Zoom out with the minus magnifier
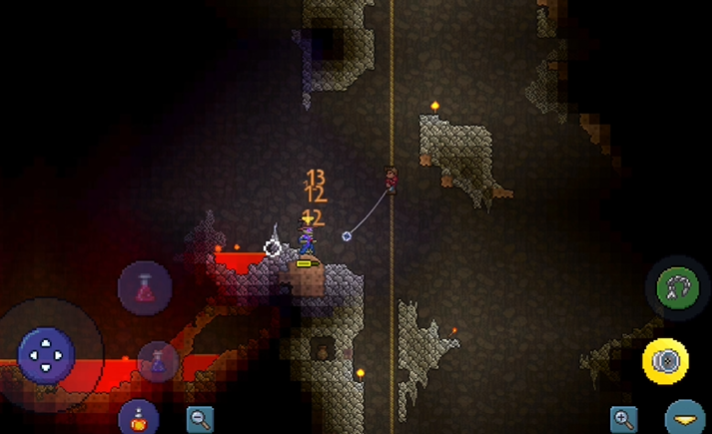 200,419
